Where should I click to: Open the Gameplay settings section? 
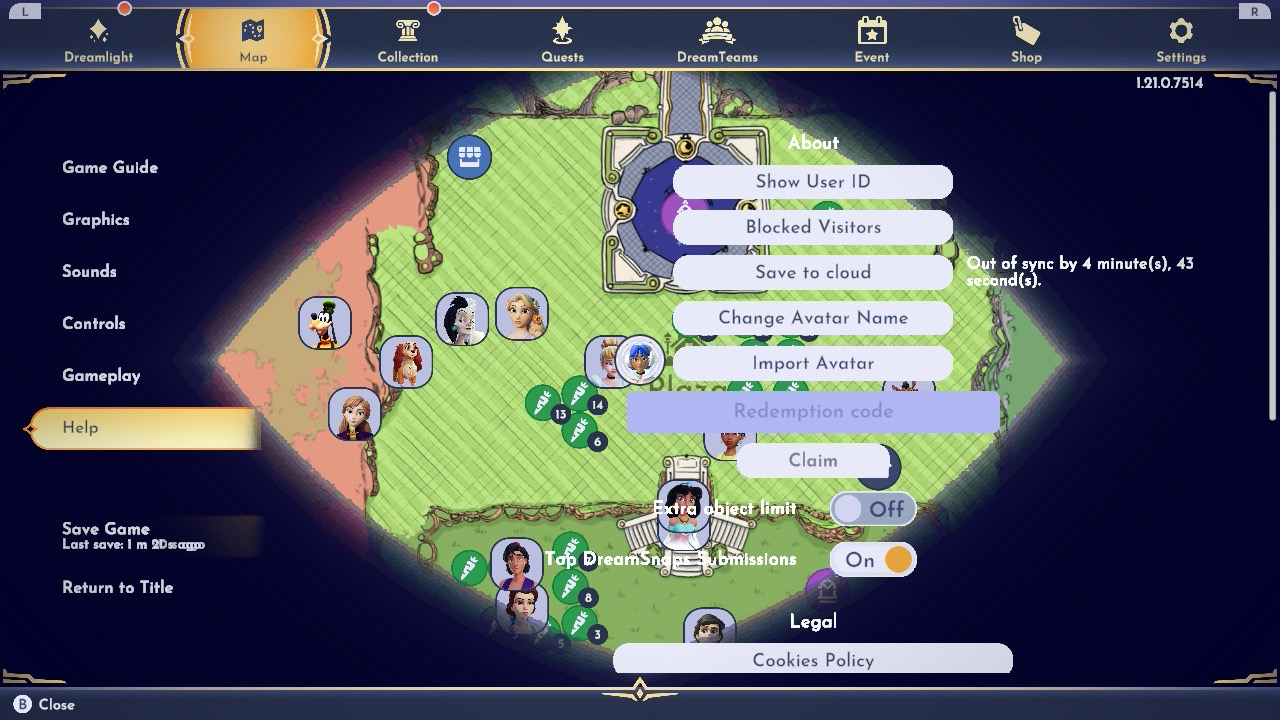[101, 375]
